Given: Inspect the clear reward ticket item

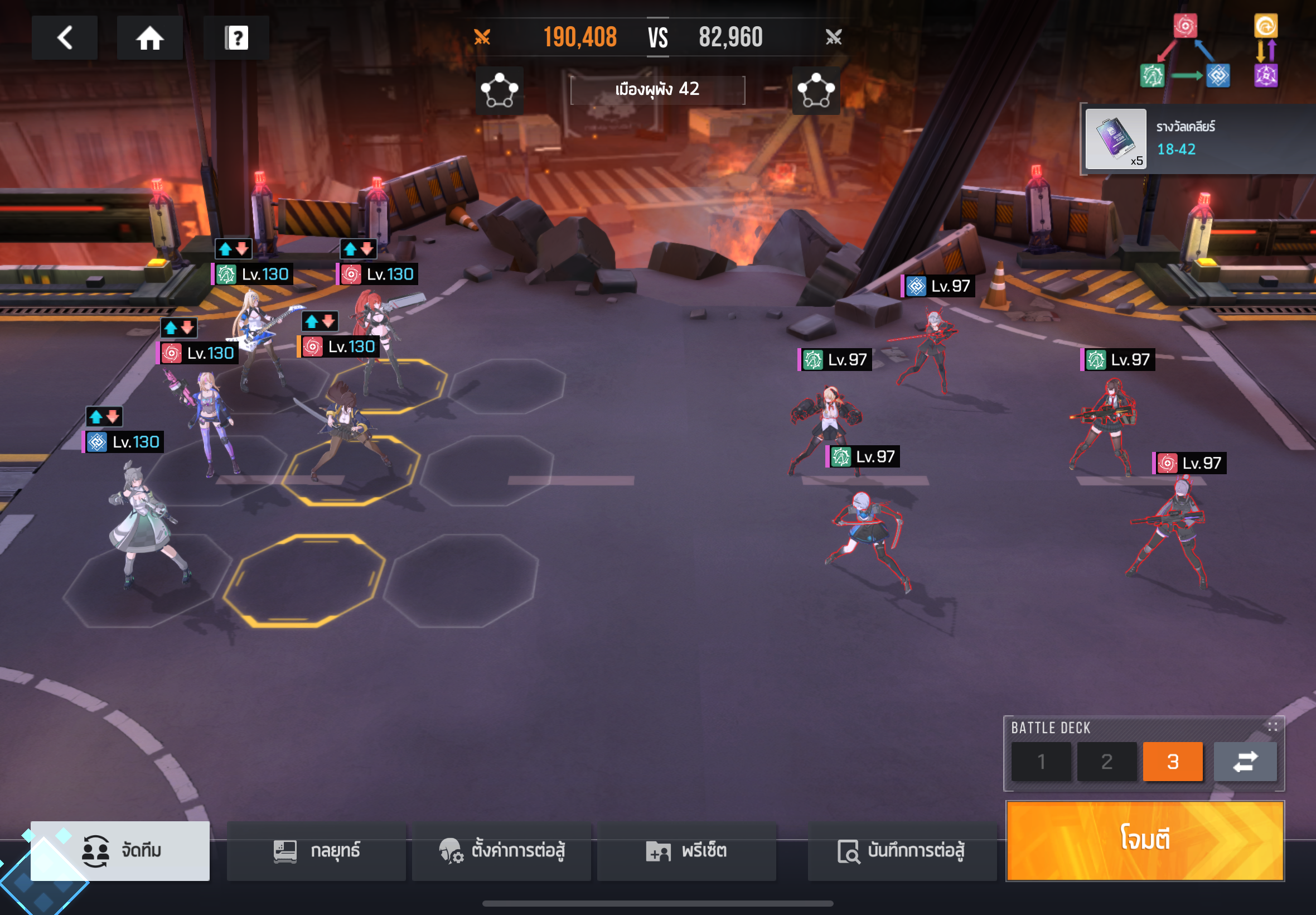Looking at the screenshot, I should click(1115, 139).
